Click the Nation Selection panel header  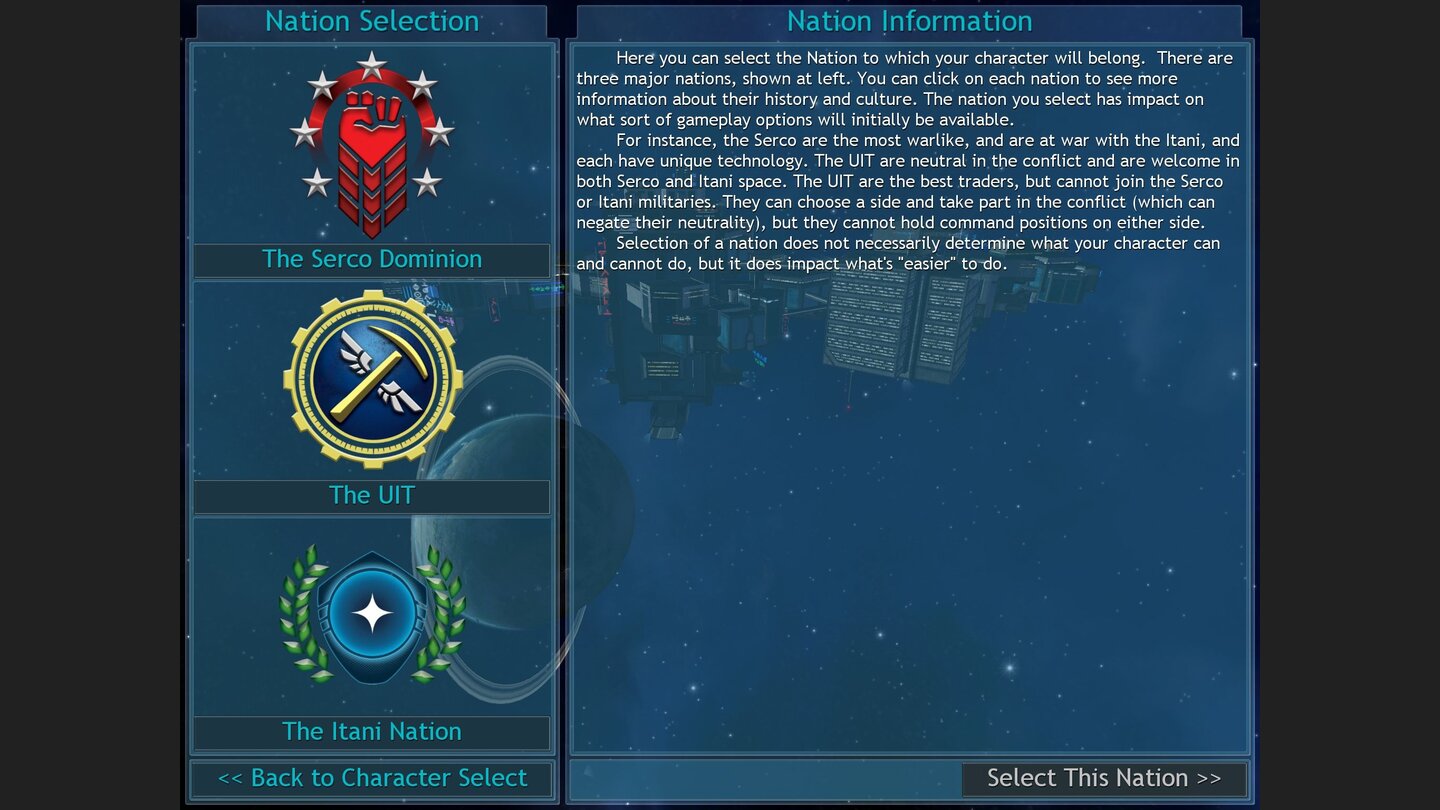[x=372, y=20]
